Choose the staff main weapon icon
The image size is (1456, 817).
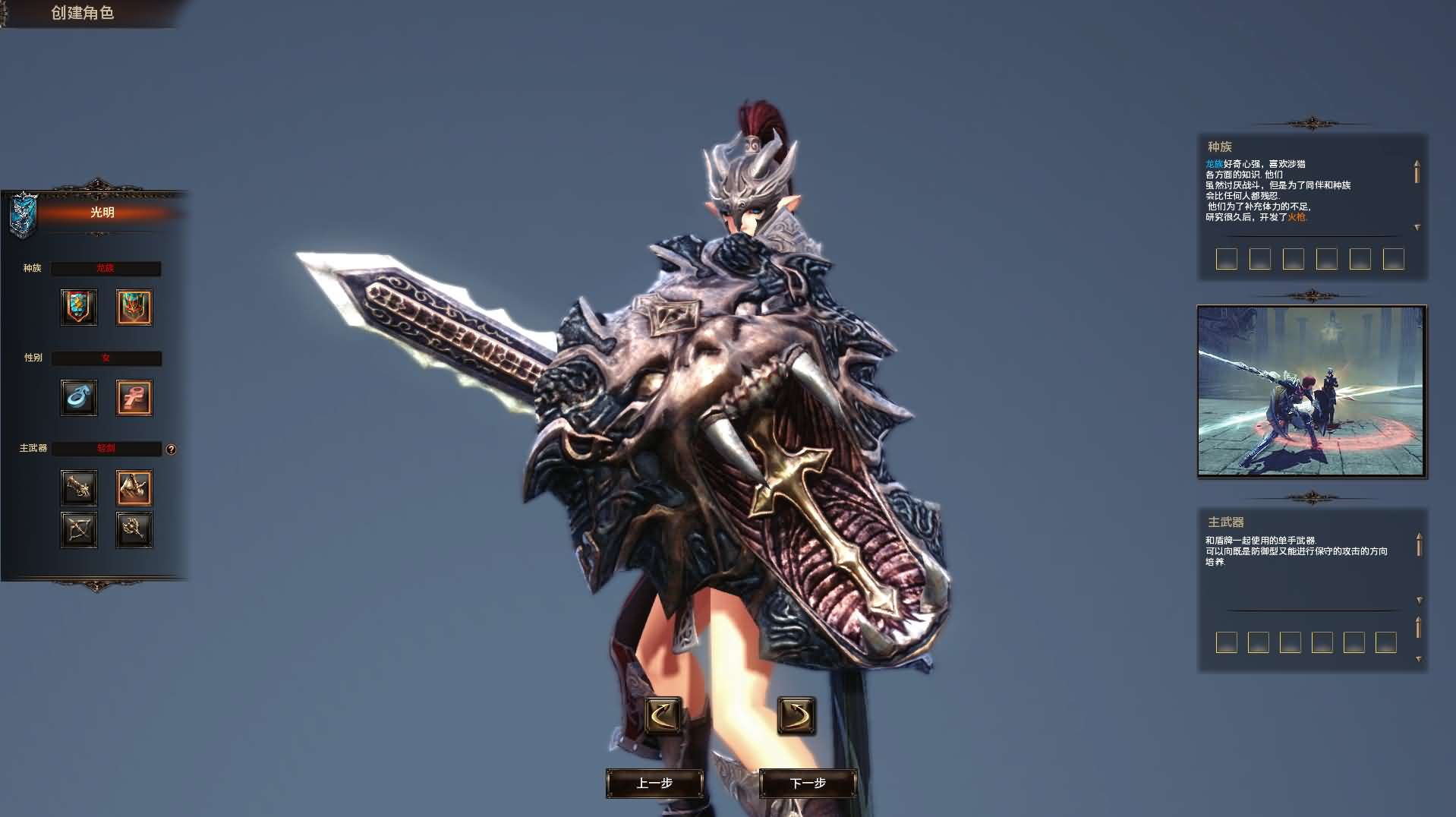(134, 529)
